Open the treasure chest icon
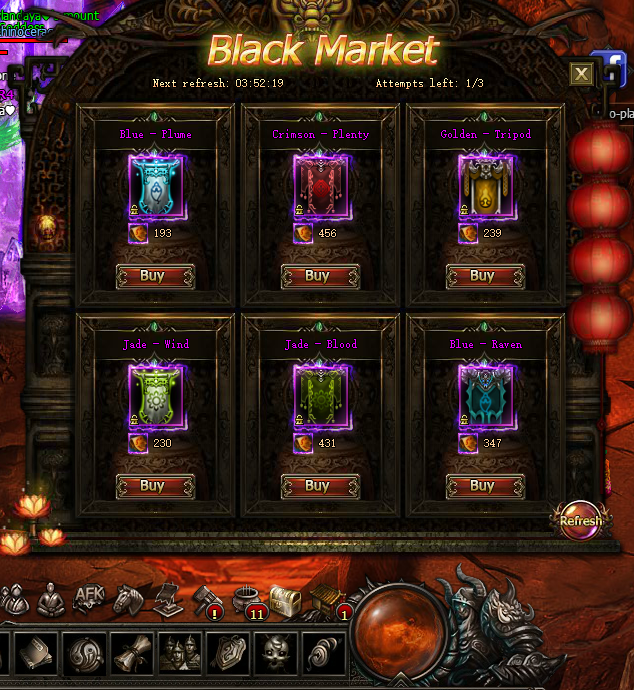This screenshot has width=634, height=690. (286, 601)
